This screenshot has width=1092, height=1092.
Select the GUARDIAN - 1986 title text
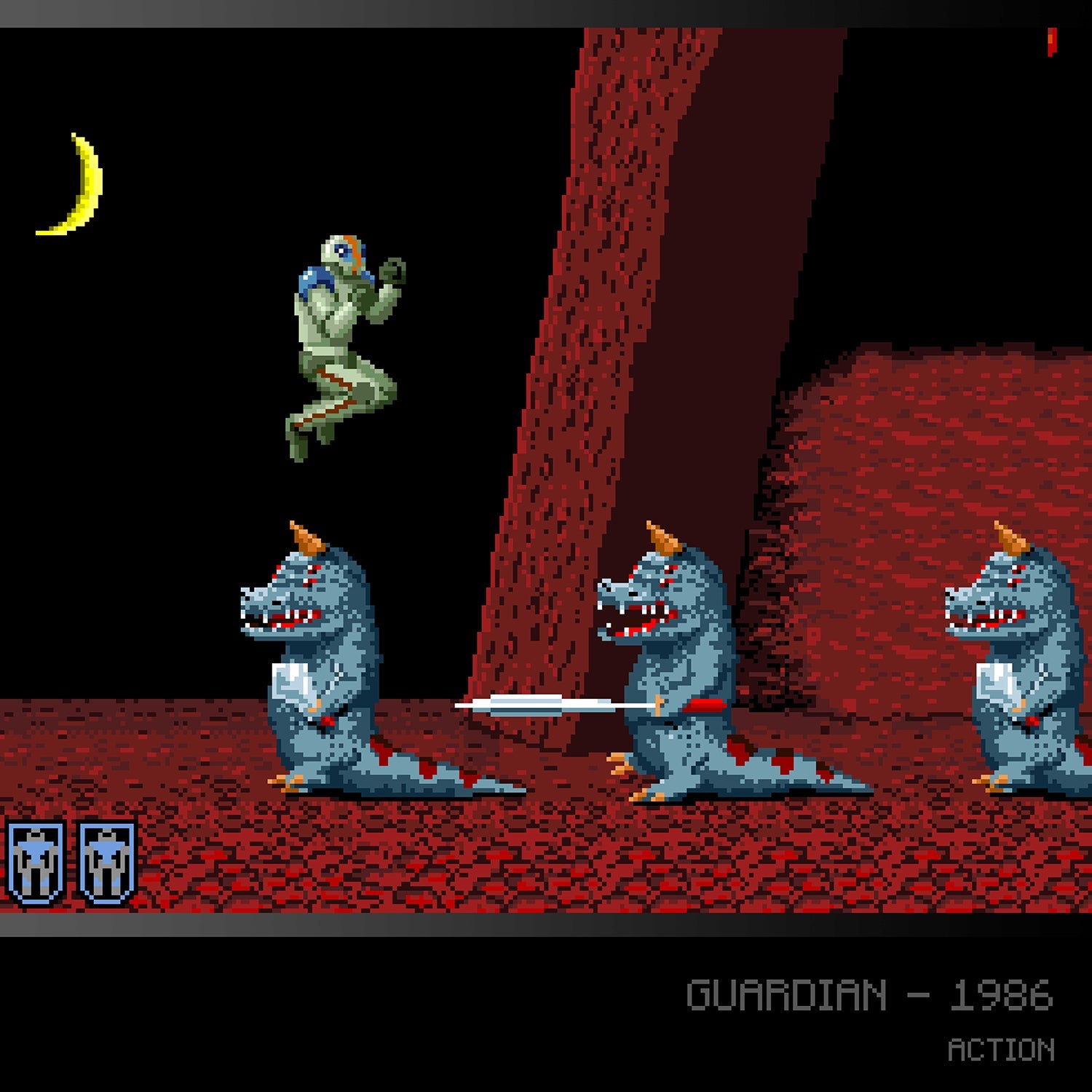tap(870, 994)
